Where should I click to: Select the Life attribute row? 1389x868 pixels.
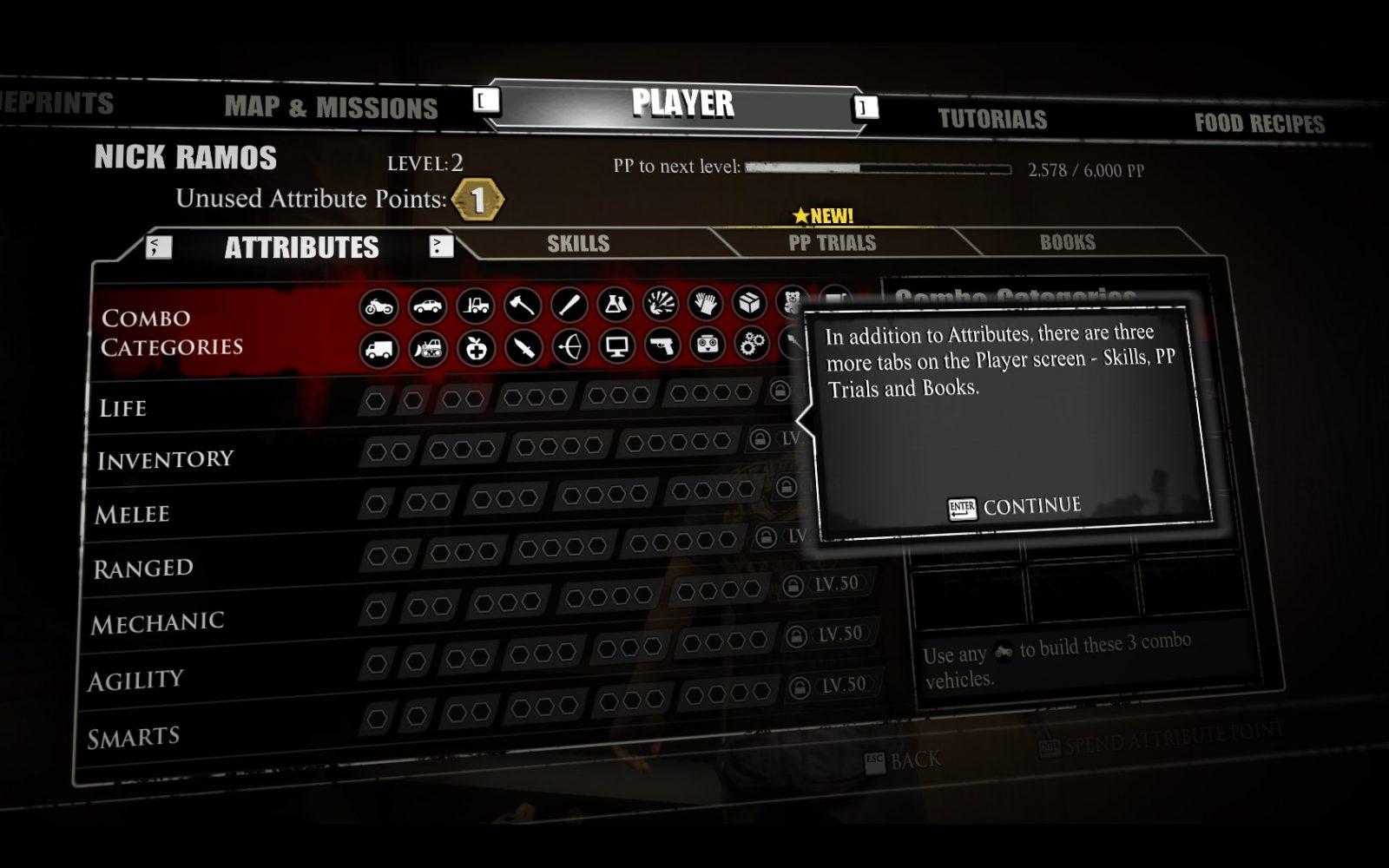123,408
